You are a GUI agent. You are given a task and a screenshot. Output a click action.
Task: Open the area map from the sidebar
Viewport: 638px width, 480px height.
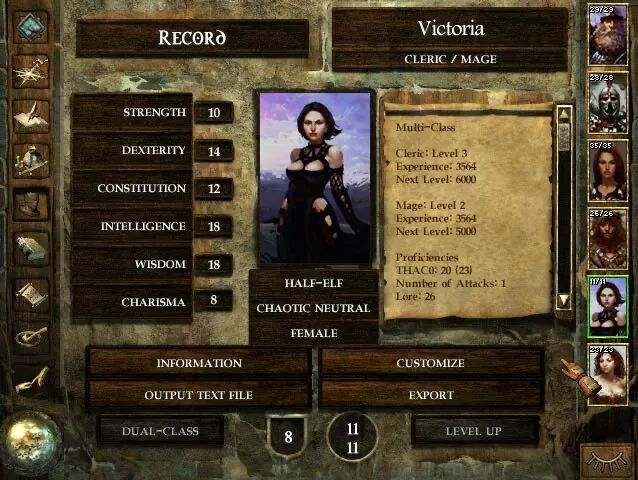coord(31,70)
